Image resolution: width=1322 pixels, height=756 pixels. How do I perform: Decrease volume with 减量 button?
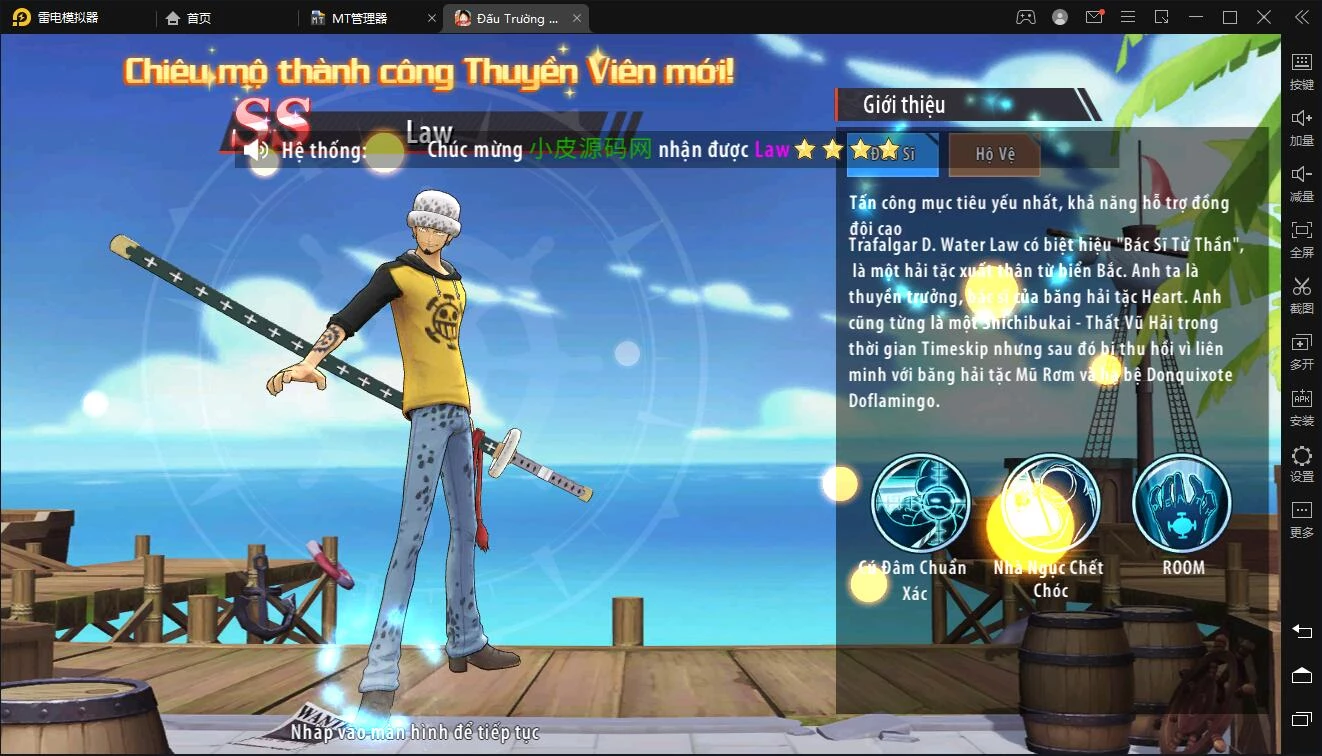pyautogui.click(x=1301, y=181)
